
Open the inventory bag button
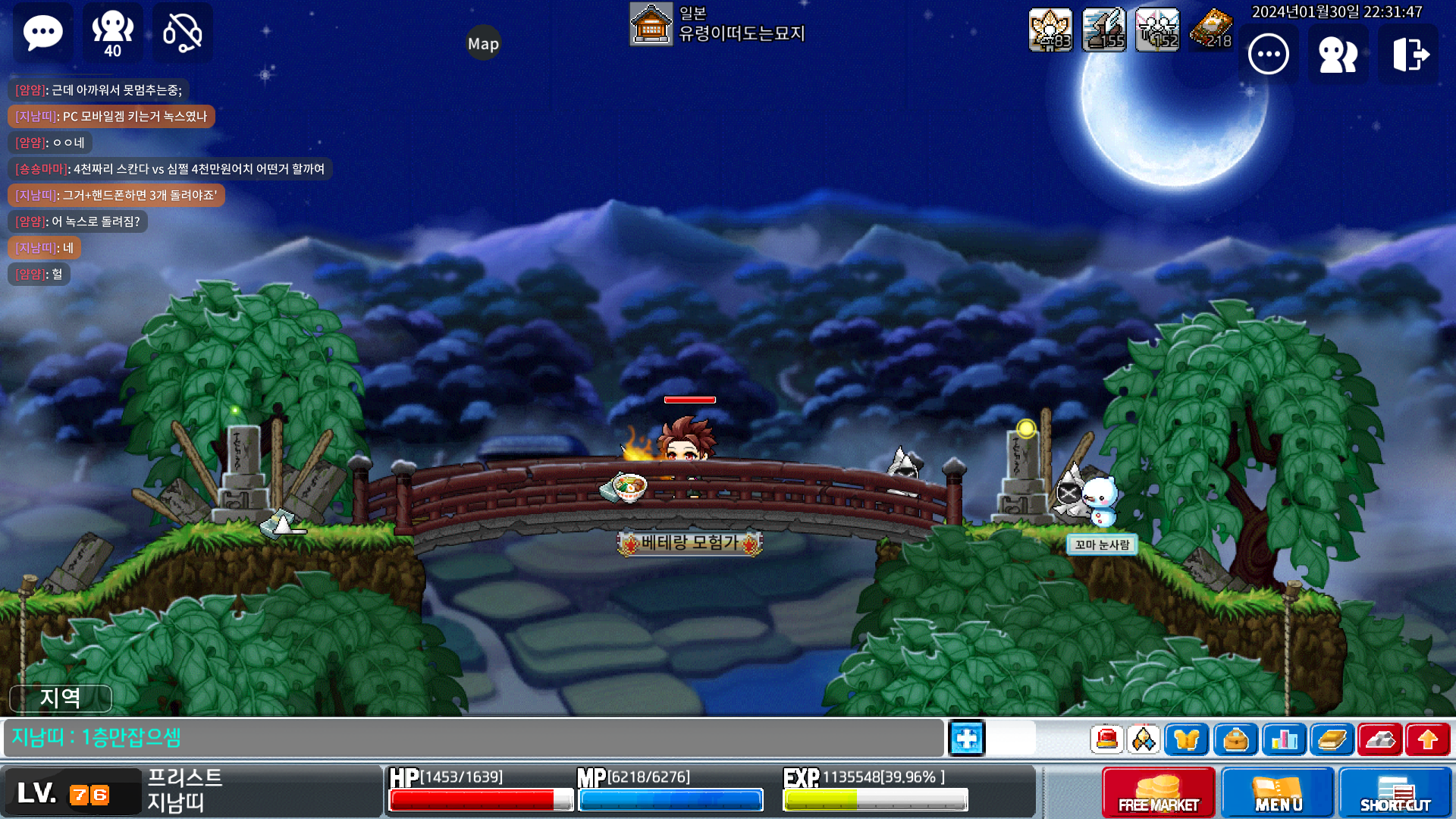(x=1235, y=739)
